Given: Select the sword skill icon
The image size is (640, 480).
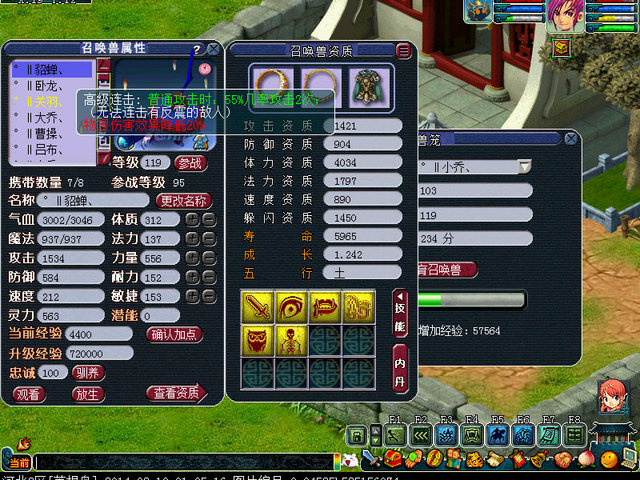Looking at the screenshot, I should click(258, 306).
